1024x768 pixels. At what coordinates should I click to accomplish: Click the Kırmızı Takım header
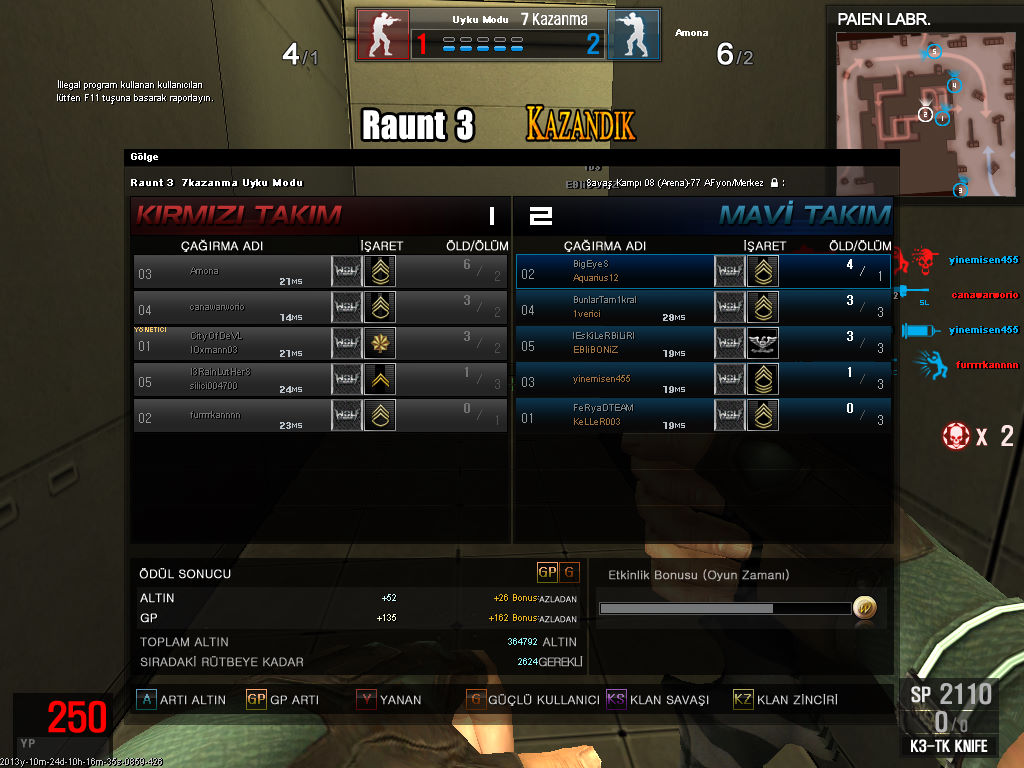point(238,214)
